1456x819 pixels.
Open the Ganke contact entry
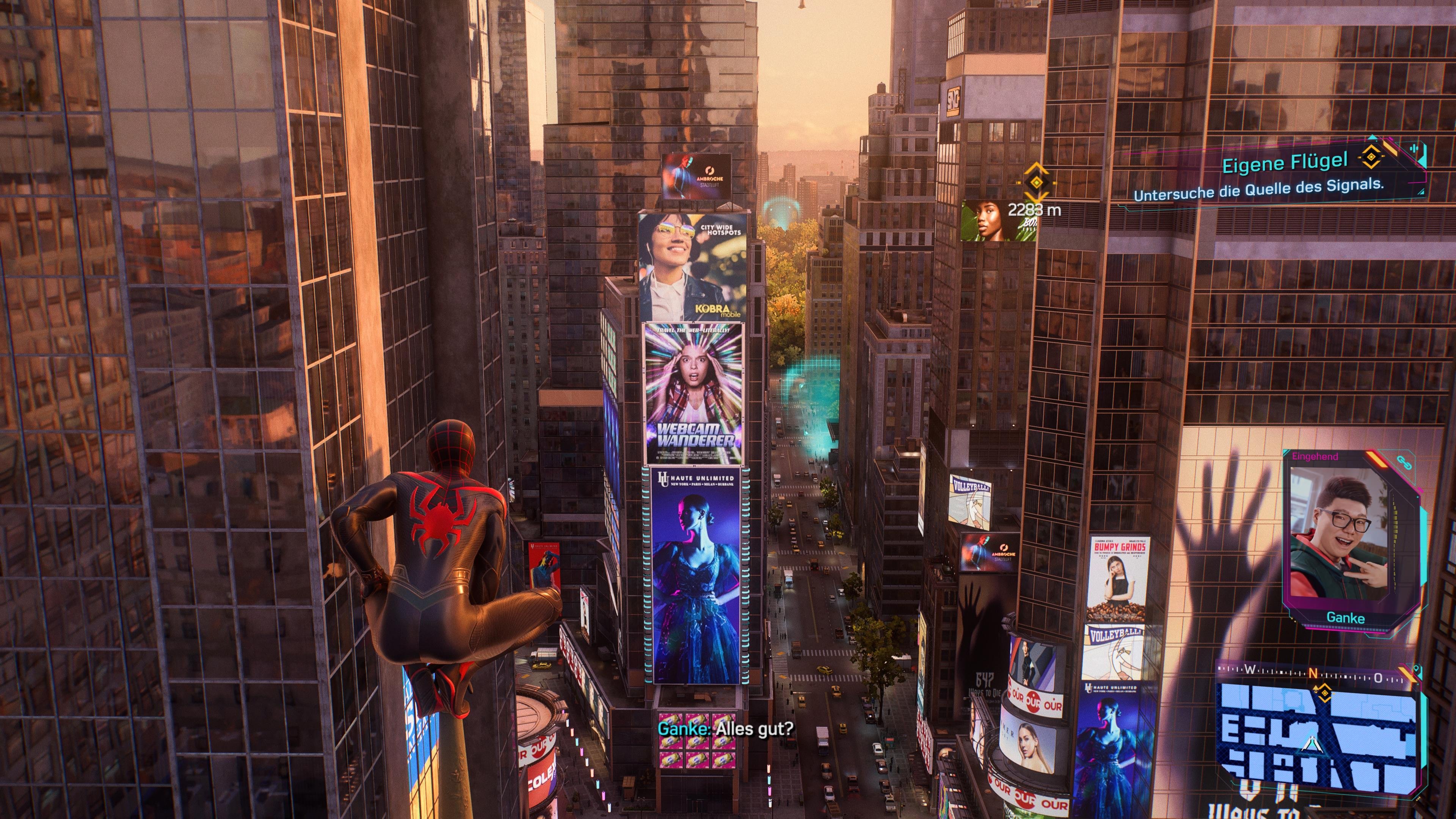point(1346,618)
